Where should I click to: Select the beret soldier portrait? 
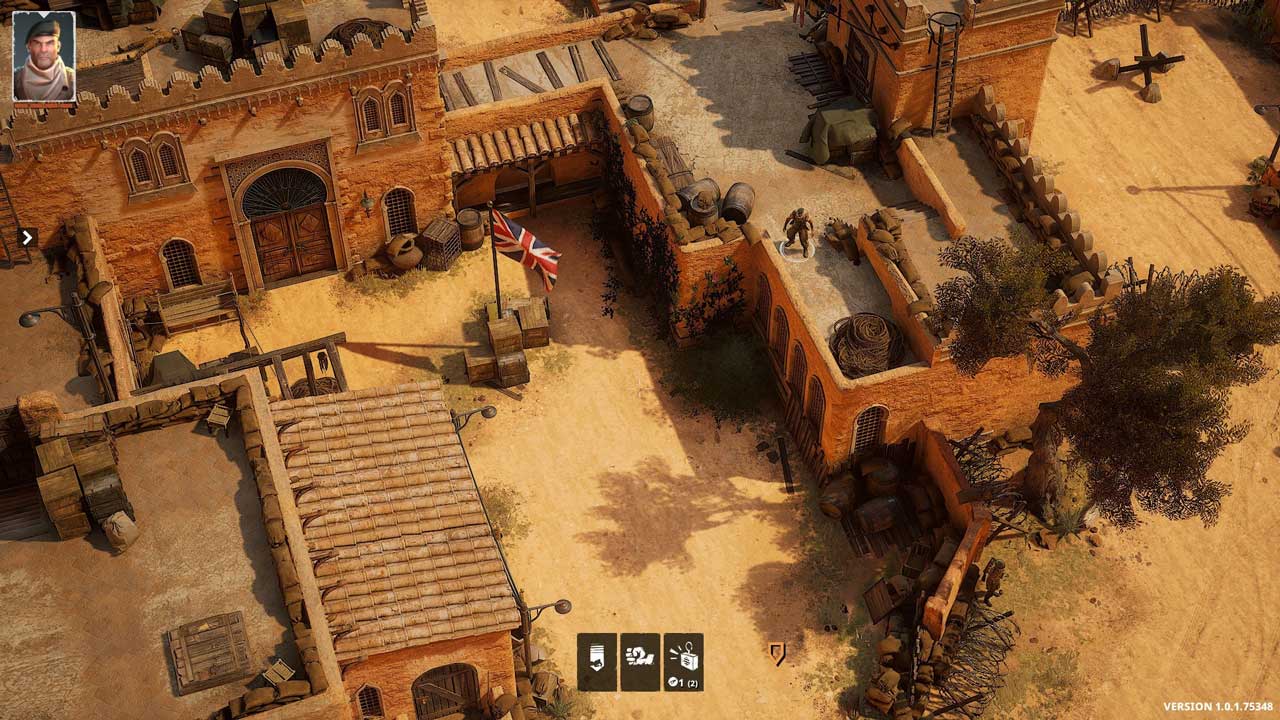(44, 56)
